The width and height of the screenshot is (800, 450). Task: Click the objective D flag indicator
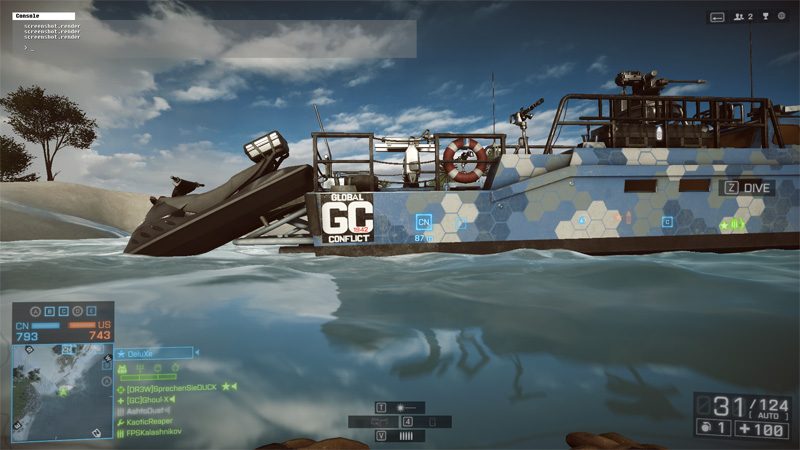click(x=76, y=311)
